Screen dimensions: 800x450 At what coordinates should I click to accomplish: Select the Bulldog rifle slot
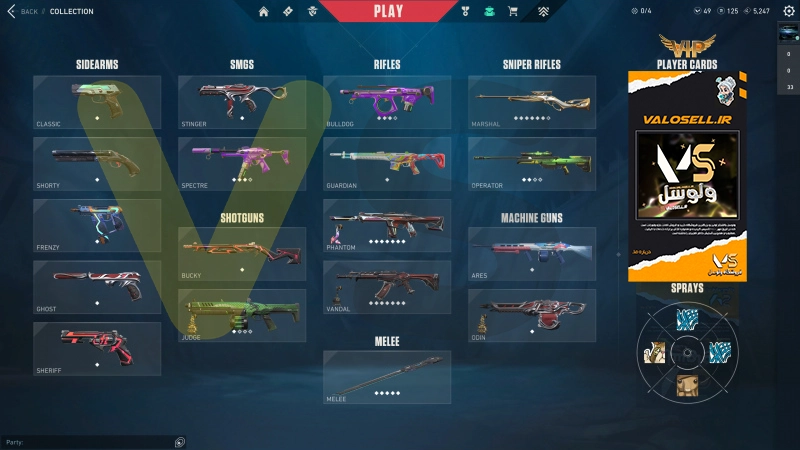click(x=387, y=102)
